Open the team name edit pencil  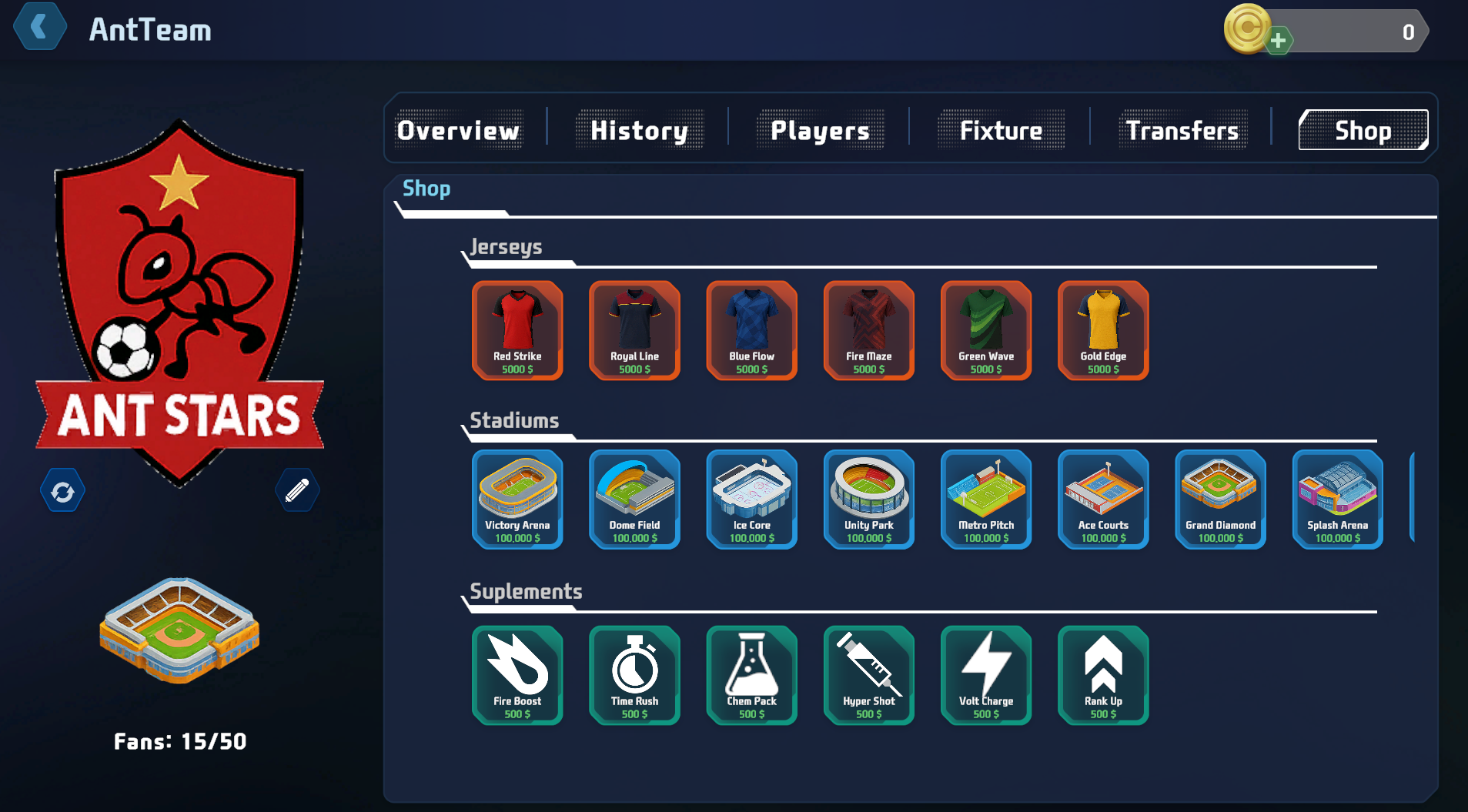[x=297, y=490]
